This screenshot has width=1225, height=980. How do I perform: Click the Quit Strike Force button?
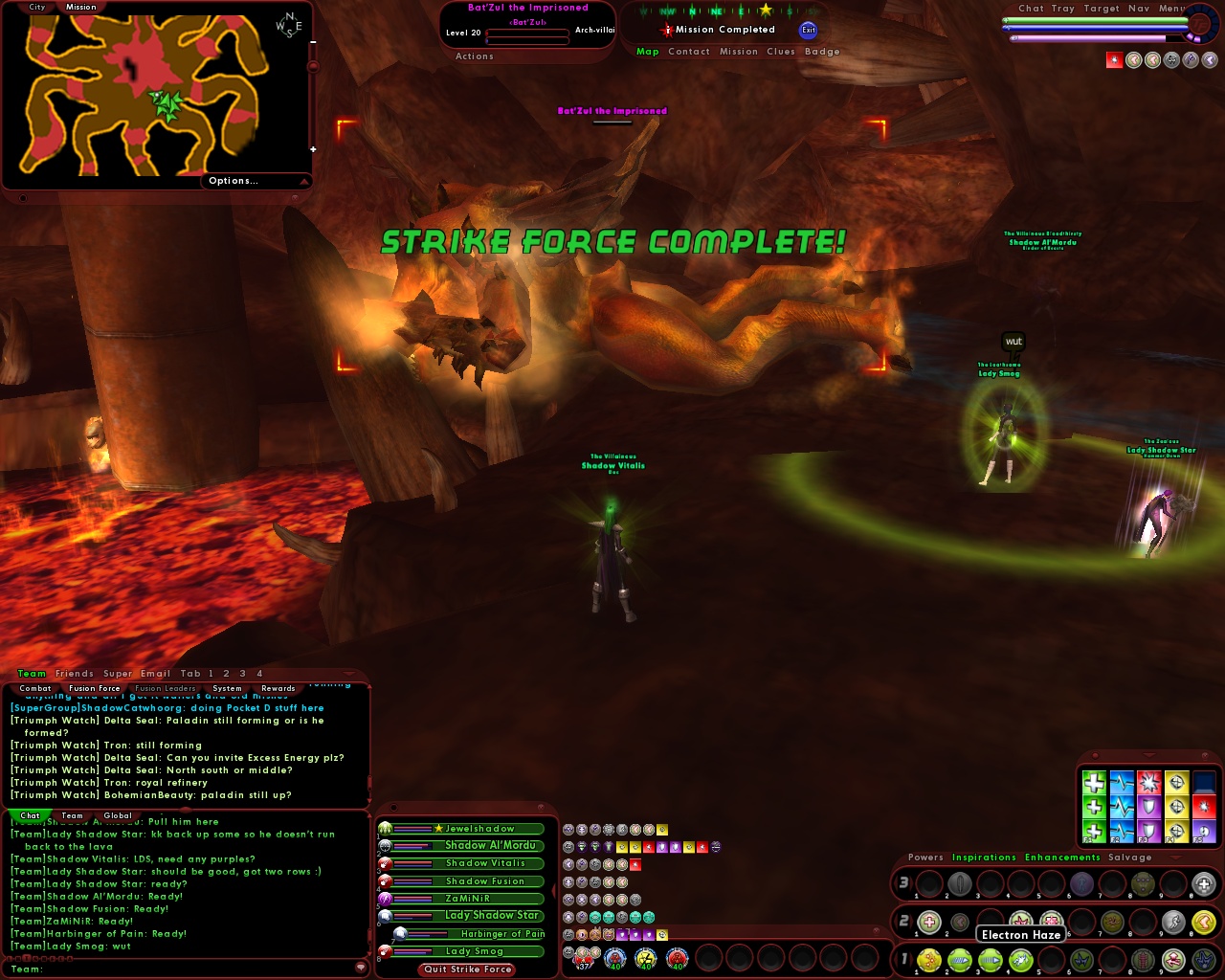(466, 969)
